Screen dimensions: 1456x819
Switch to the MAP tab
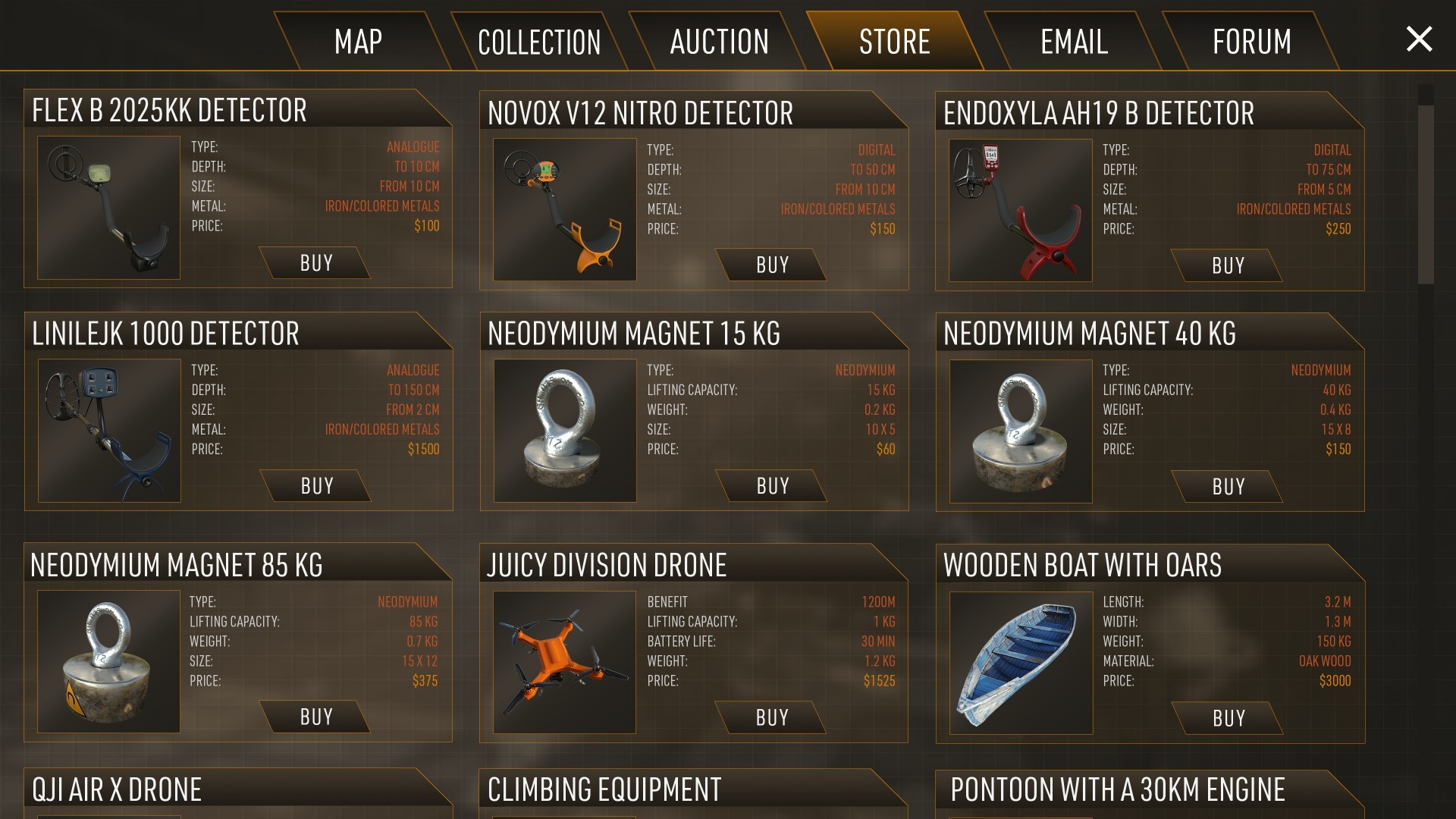[x=358, y=42]
